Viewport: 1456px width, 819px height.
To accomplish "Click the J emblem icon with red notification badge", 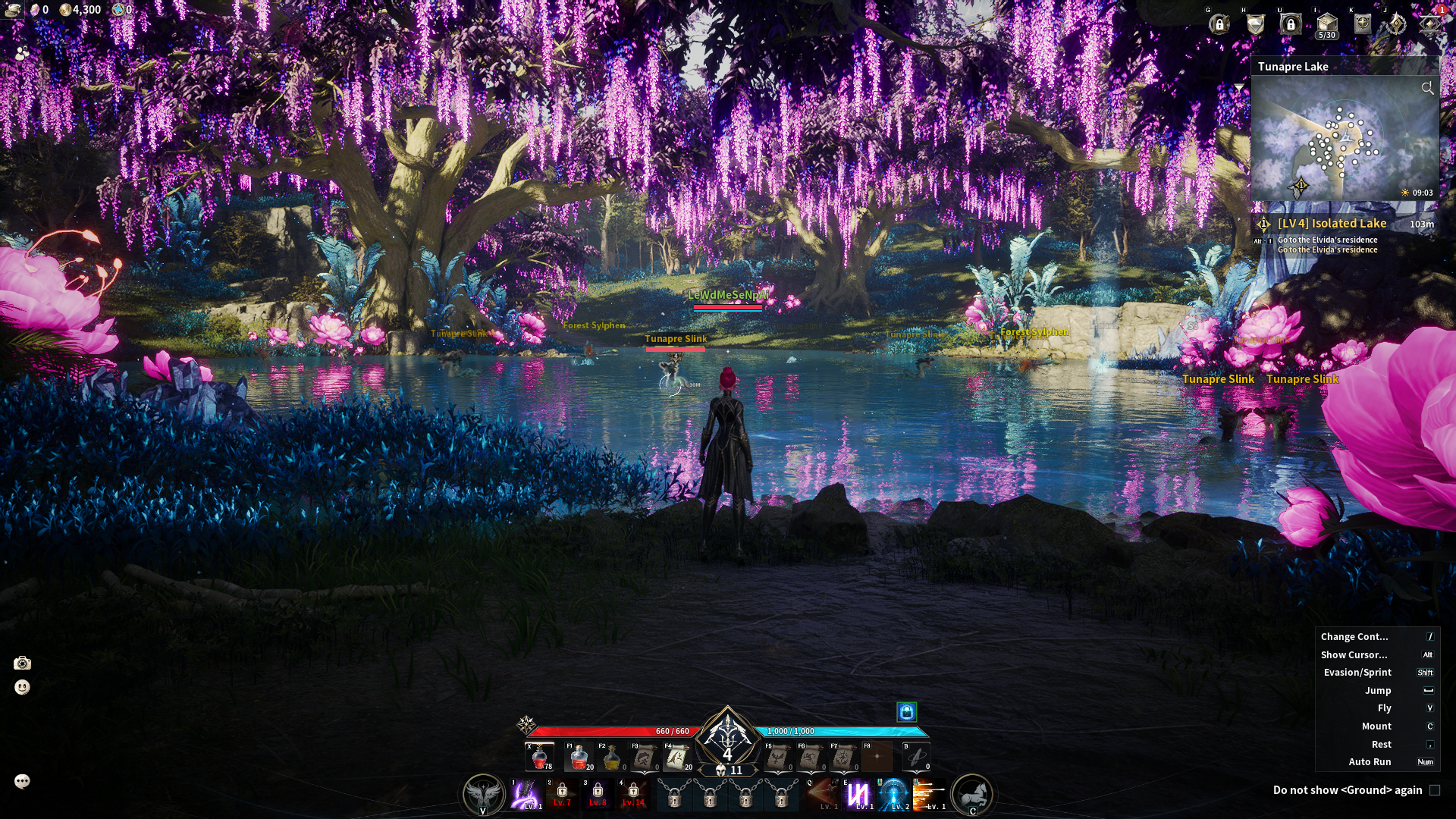I will tap(1429, 24).
